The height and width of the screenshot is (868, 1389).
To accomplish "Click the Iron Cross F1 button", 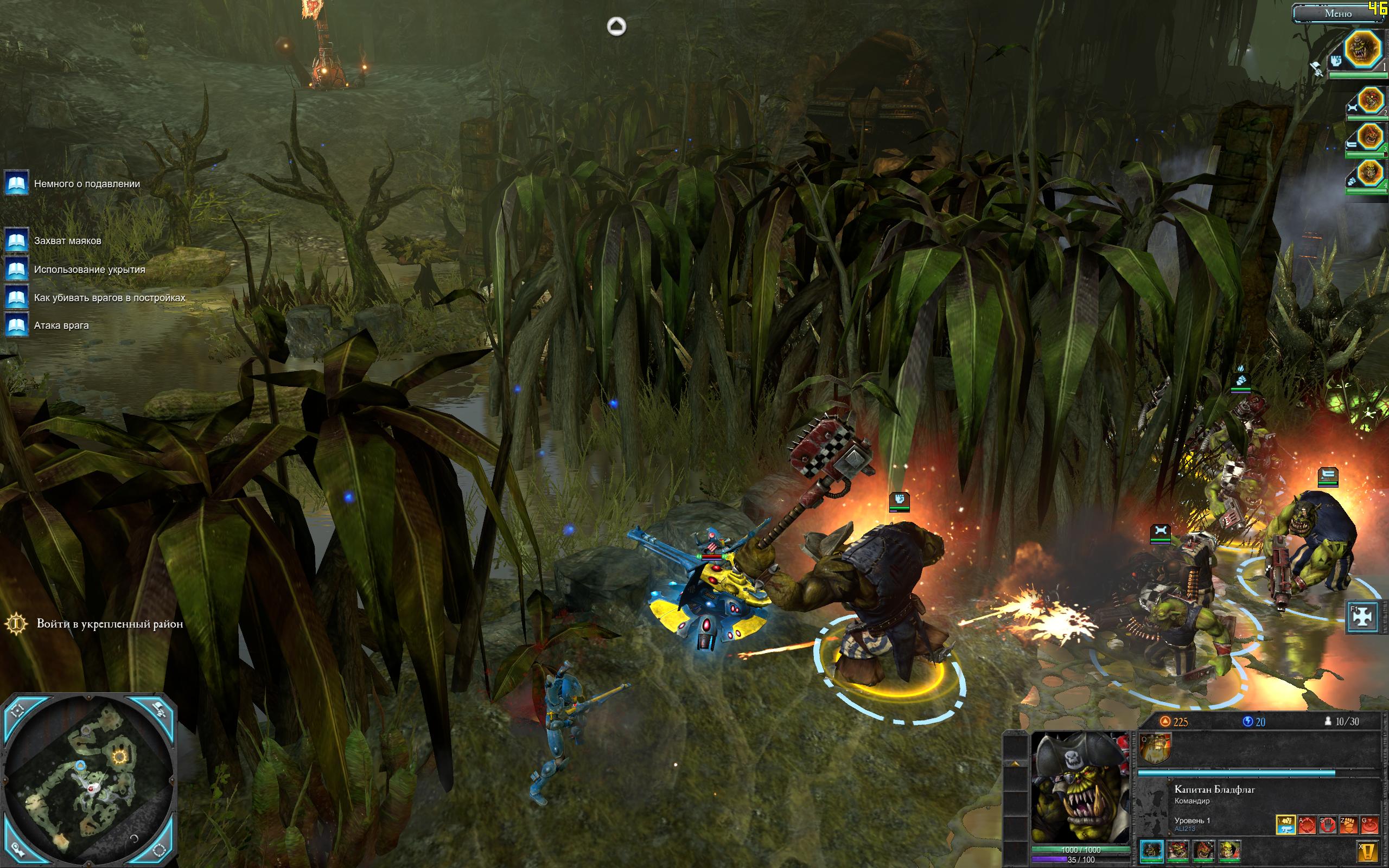I will pyautogui.click(x=1363, y=617).
